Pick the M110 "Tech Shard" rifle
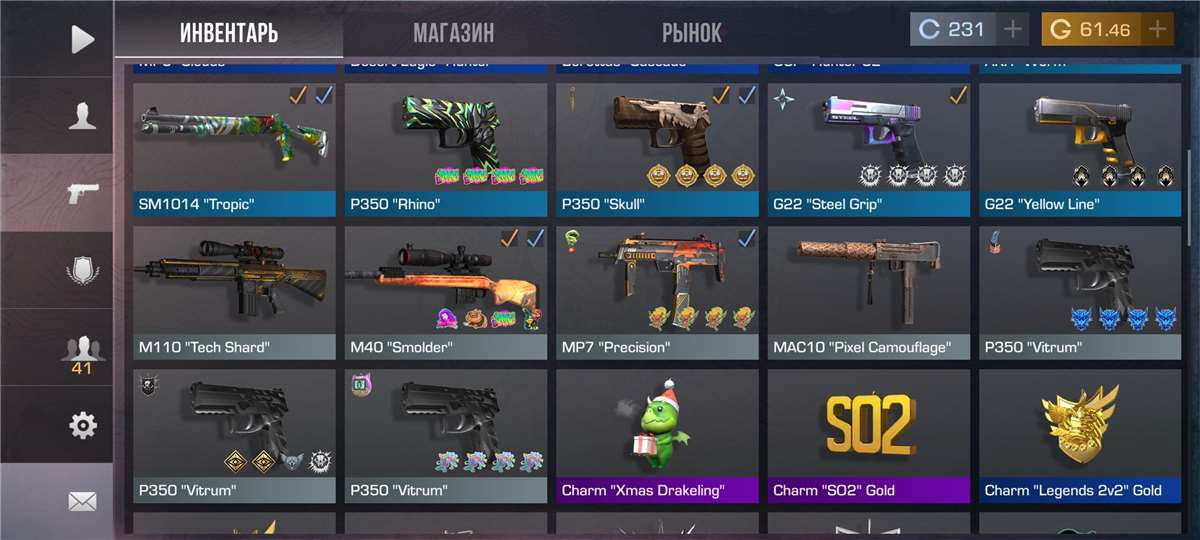Screen dimensions: 1200x540 [234, 292]
